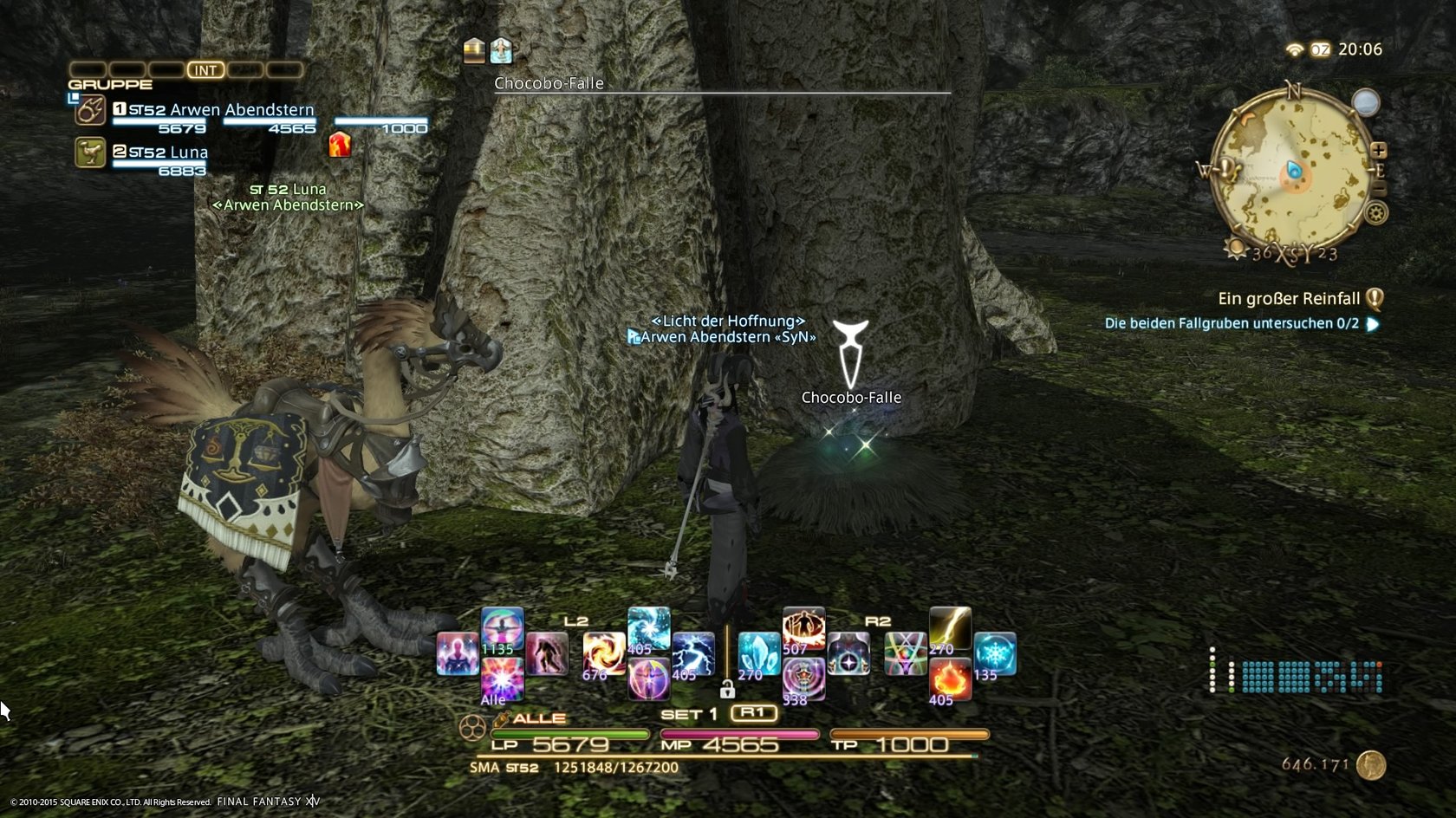Click the gil coin currency icon
Screen dimensions: 1456x818
1371,764
